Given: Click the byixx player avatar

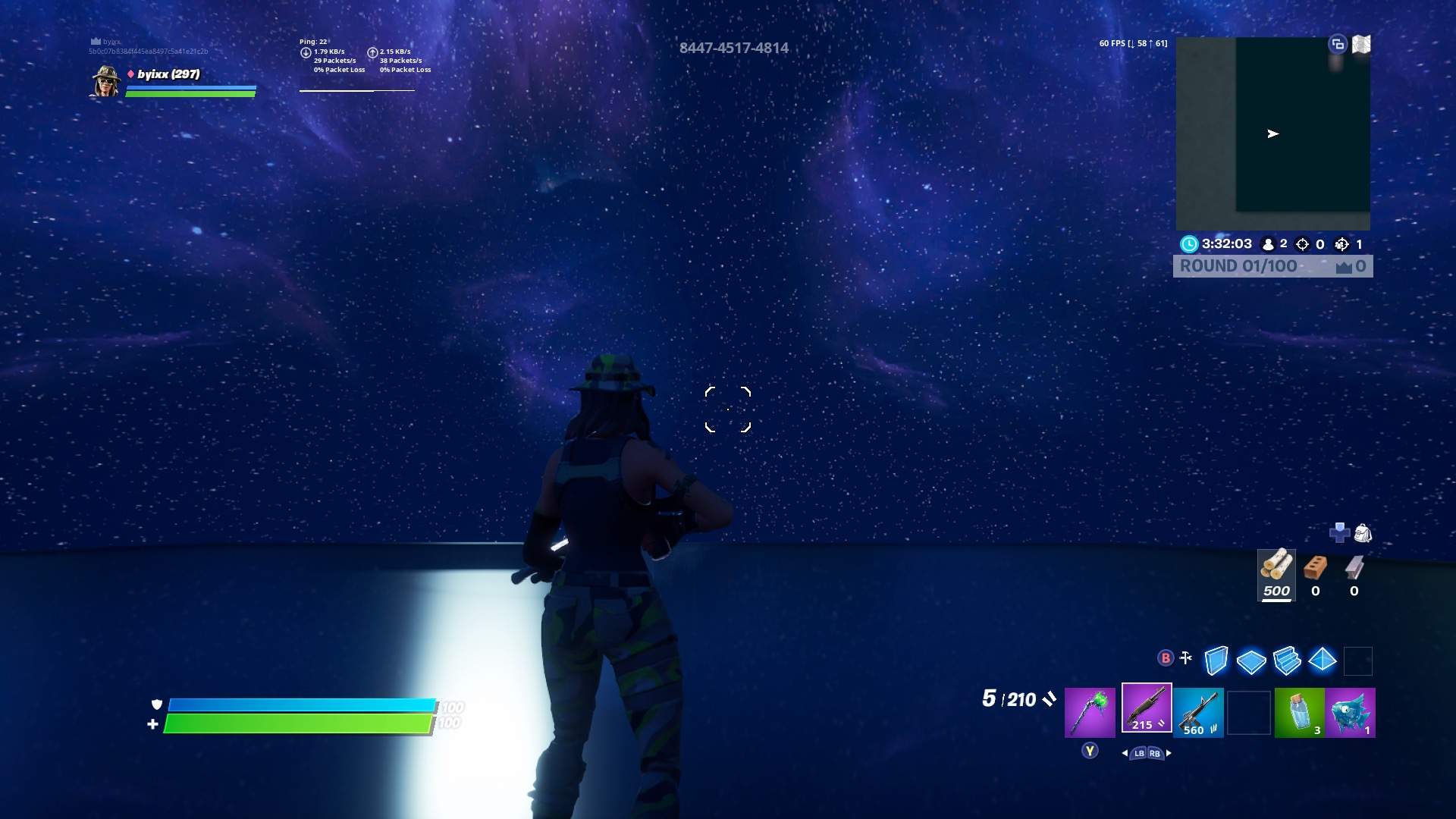Looking at the screenshot, I should point(106,80).
